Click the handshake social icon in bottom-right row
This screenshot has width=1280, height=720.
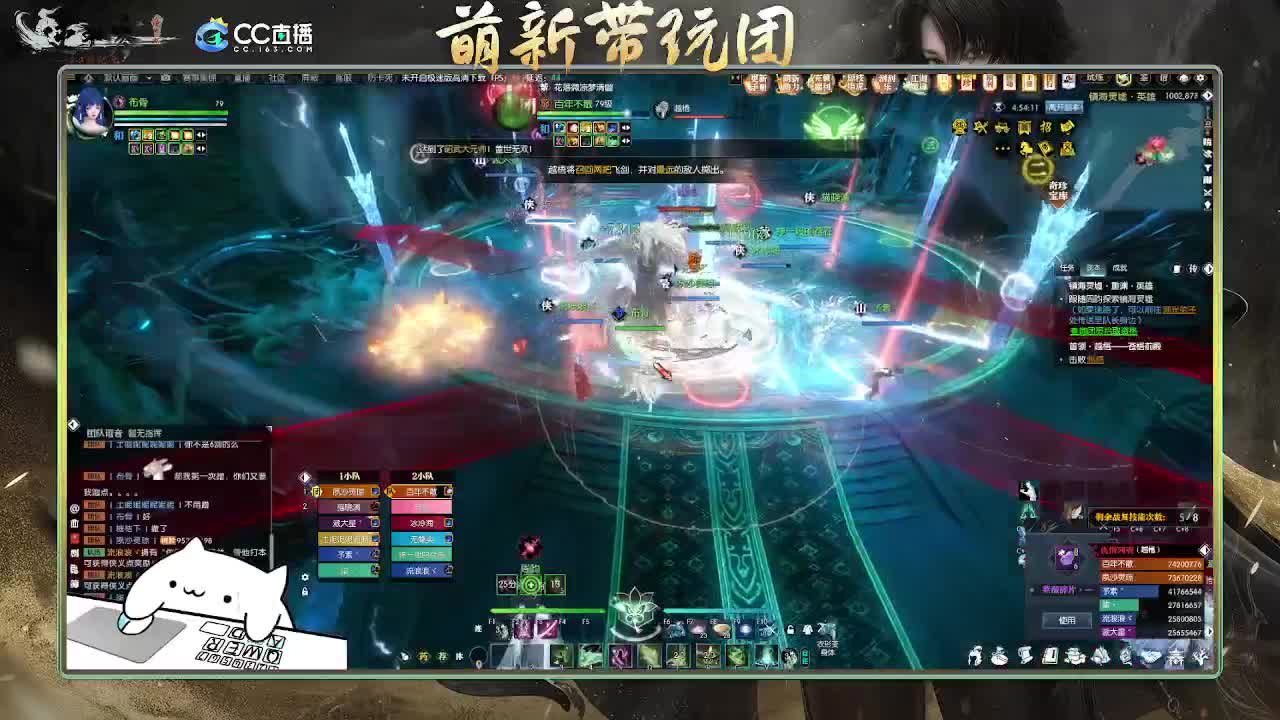click(x=1151, y=657)
